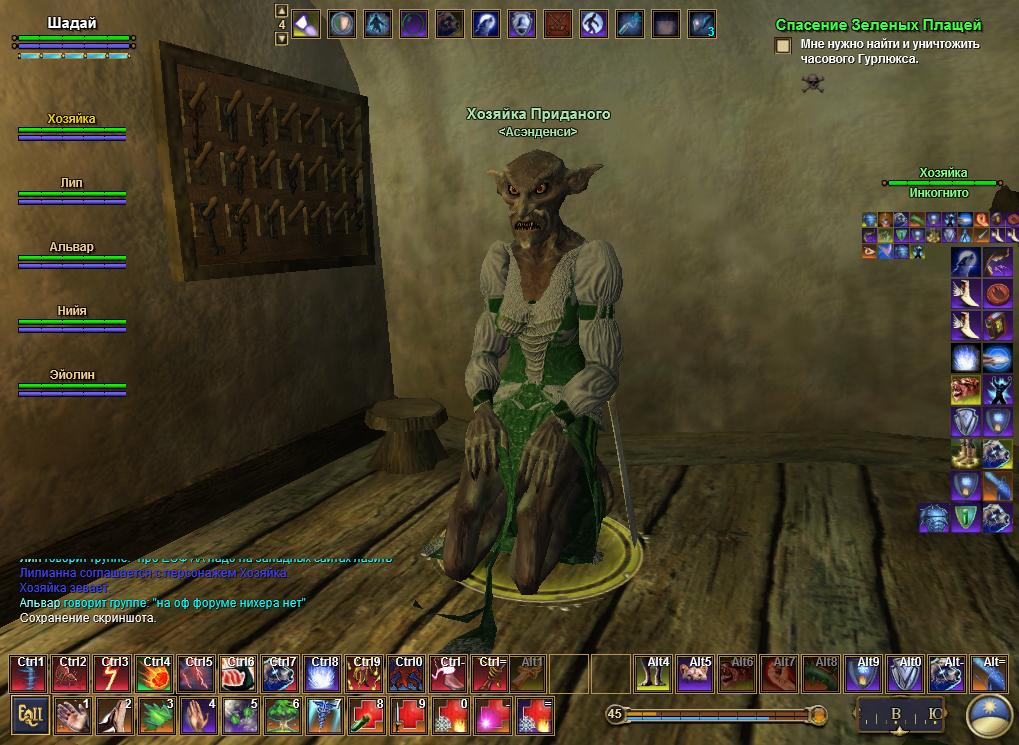Cast the green leaves spell in slot 3
The width and height of the screenshot is (1019, 745).
[x=157, y=716]
